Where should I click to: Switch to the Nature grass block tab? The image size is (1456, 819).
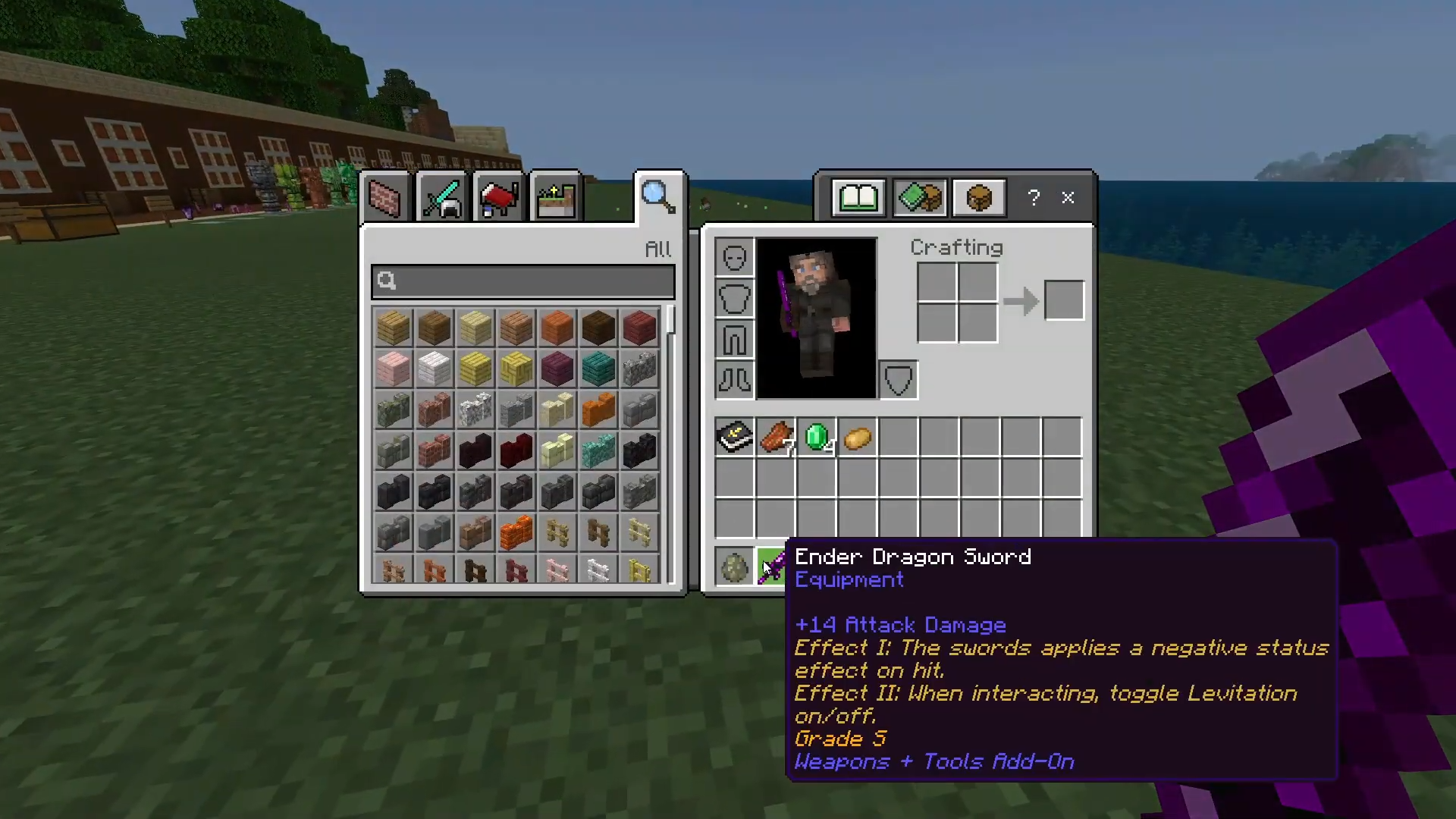coord(556,199)
